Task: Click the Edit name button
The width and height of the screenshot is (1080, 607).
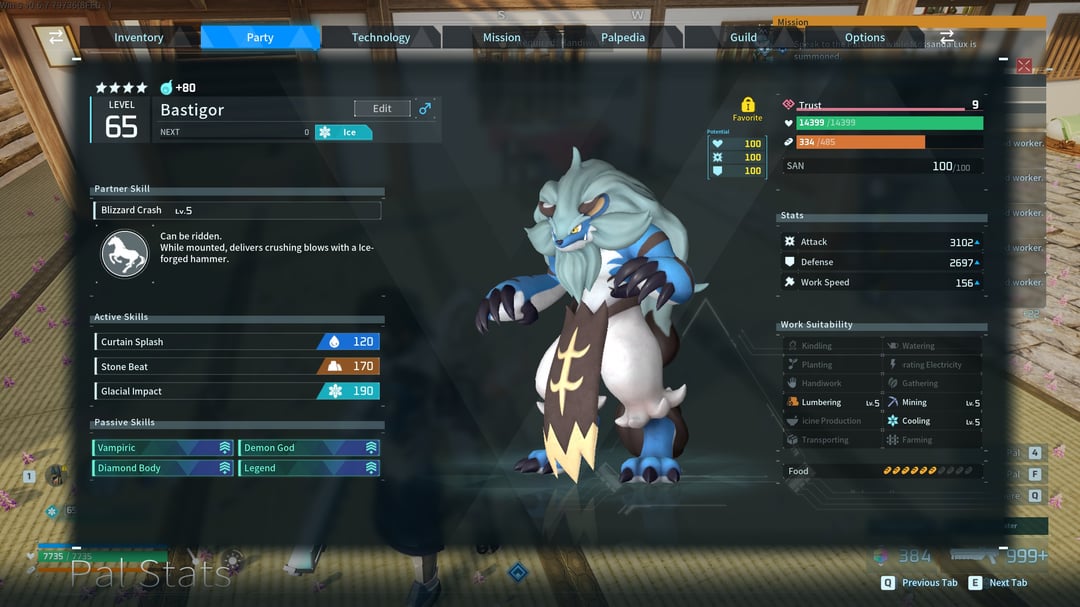Action: point(382,109)
